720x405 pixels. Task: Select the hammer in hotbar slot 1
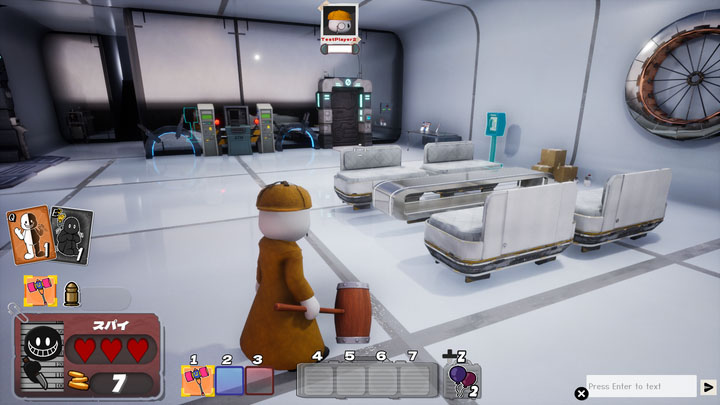pyautogui.click(x=198, y=380)
